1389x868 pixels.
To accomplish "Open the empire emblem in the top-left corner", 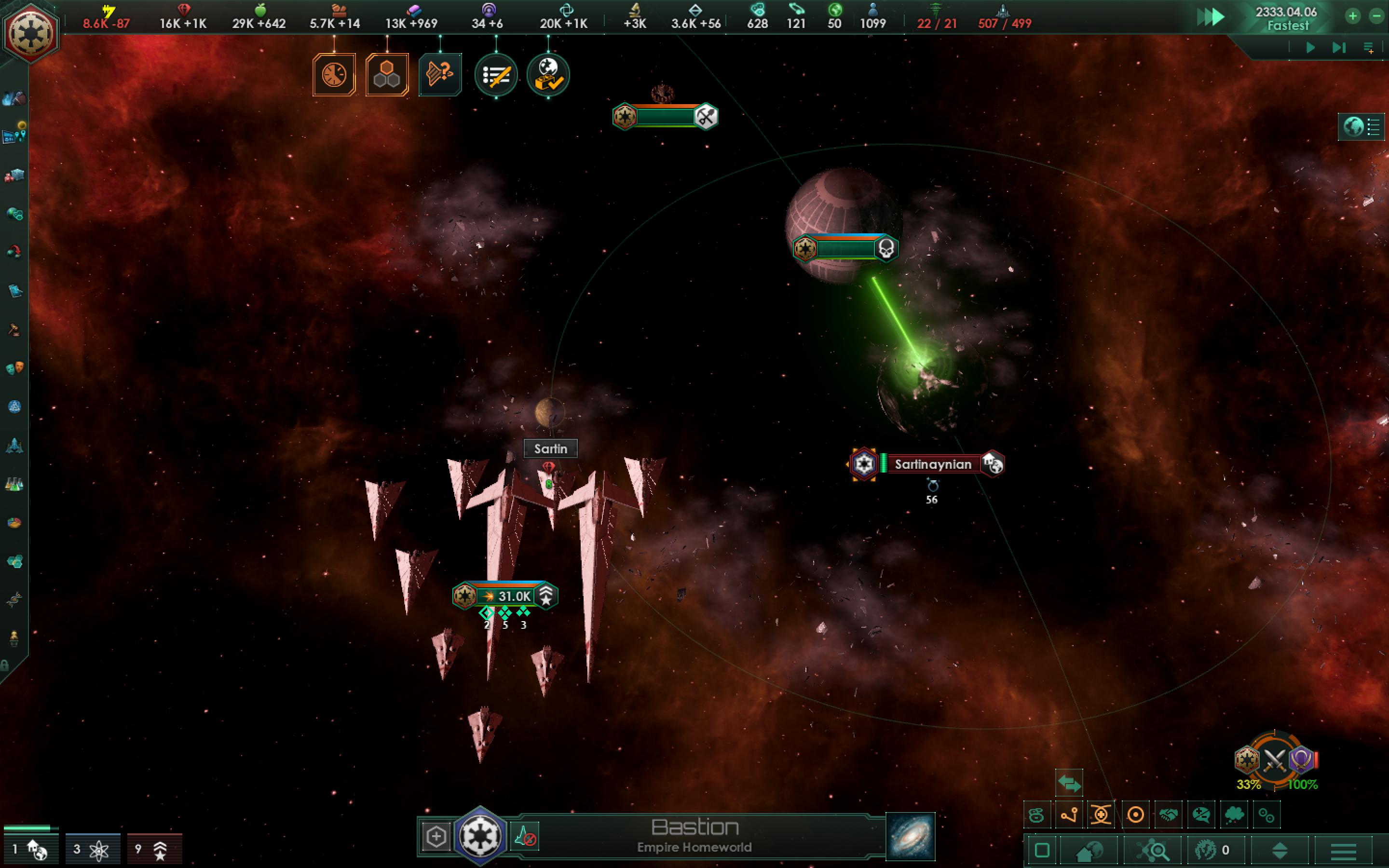I will click(30, 31).
